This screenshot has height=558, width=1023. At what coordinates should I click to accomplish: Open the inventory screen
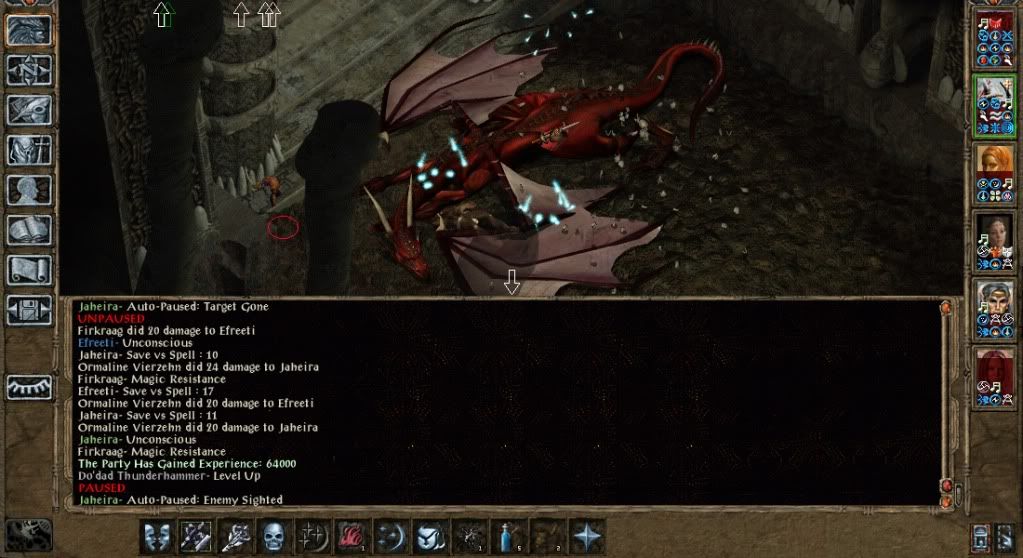[x=29, y=150]
